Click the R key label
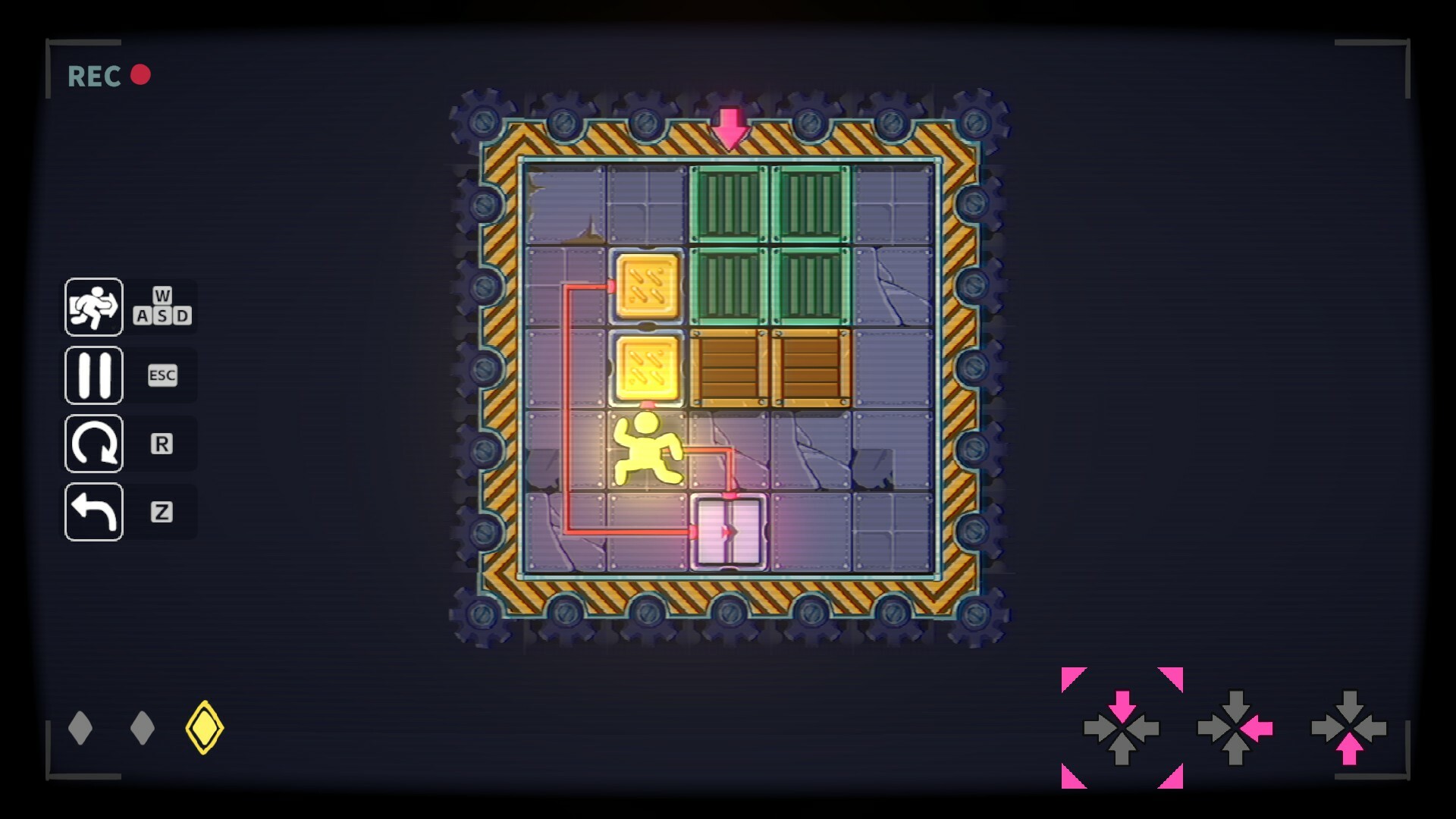This screenshot has width=1456, height=819. click(162, 444)
